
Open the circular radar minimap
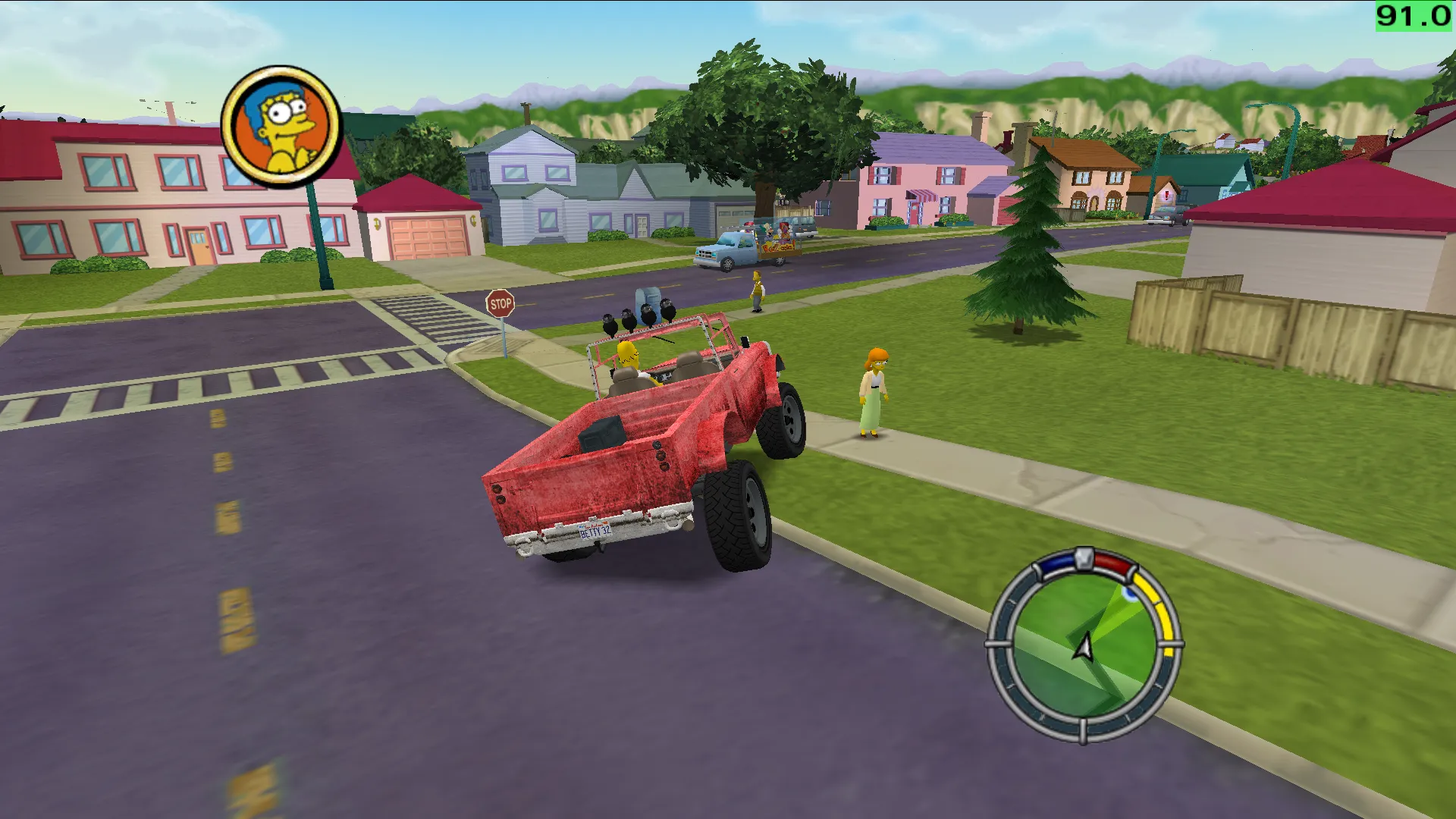tap(1083, 645)
